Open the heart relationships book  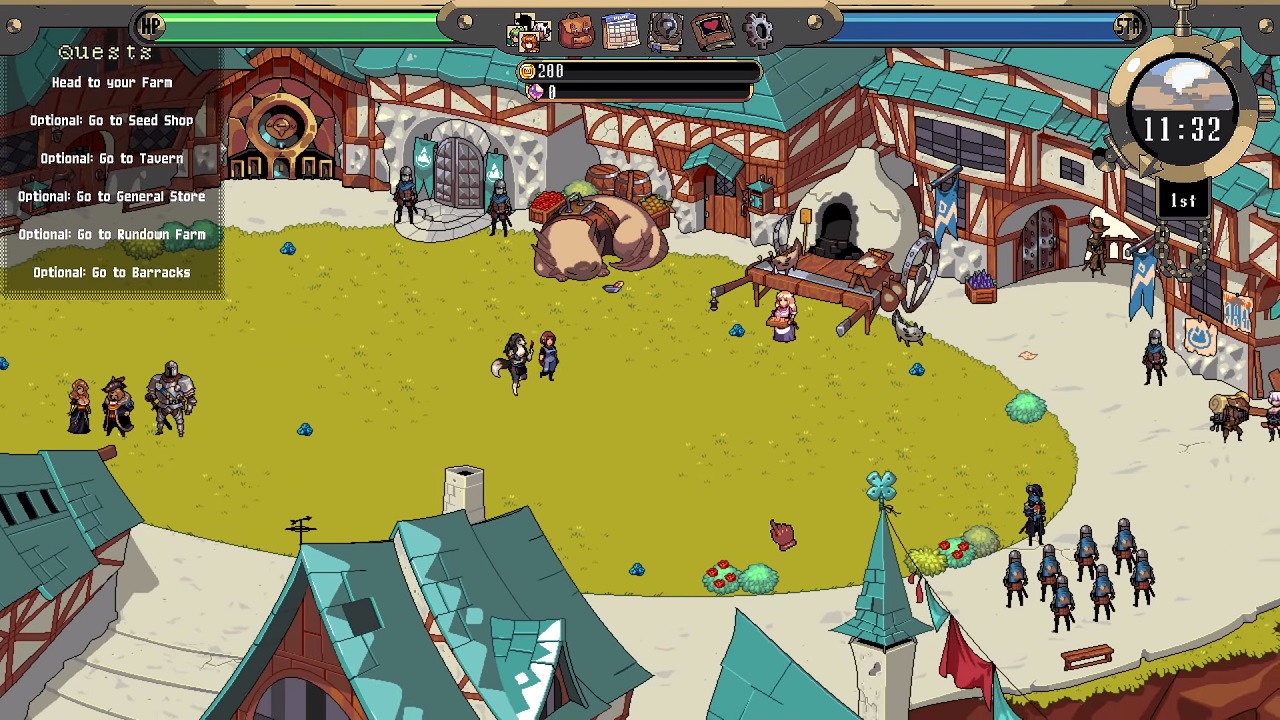712,31
